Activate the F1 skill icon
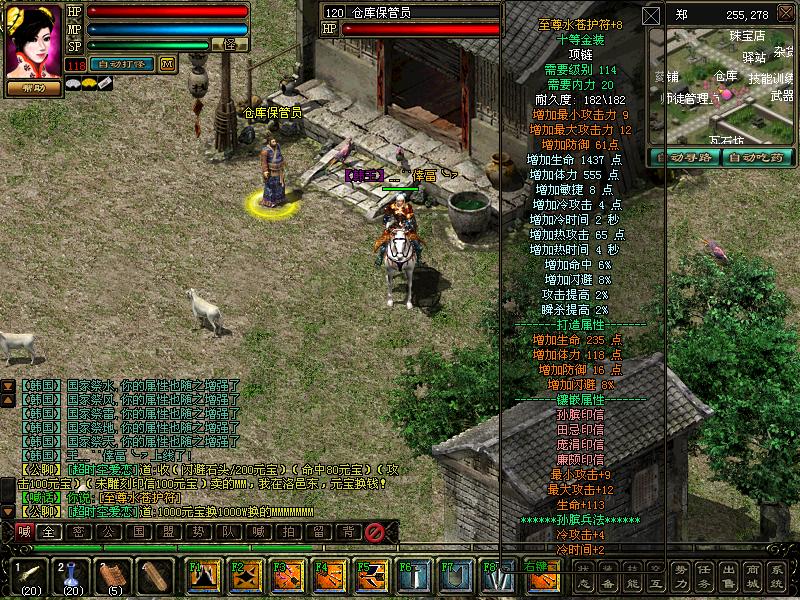Screen dimensions: 800x600 pyautogui.click(x=205, y=575)
